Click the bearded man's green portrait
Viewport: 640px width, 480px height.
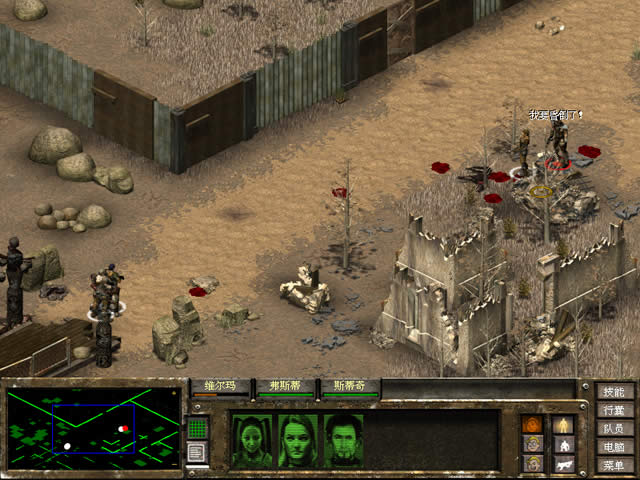(x=343, y=441)
